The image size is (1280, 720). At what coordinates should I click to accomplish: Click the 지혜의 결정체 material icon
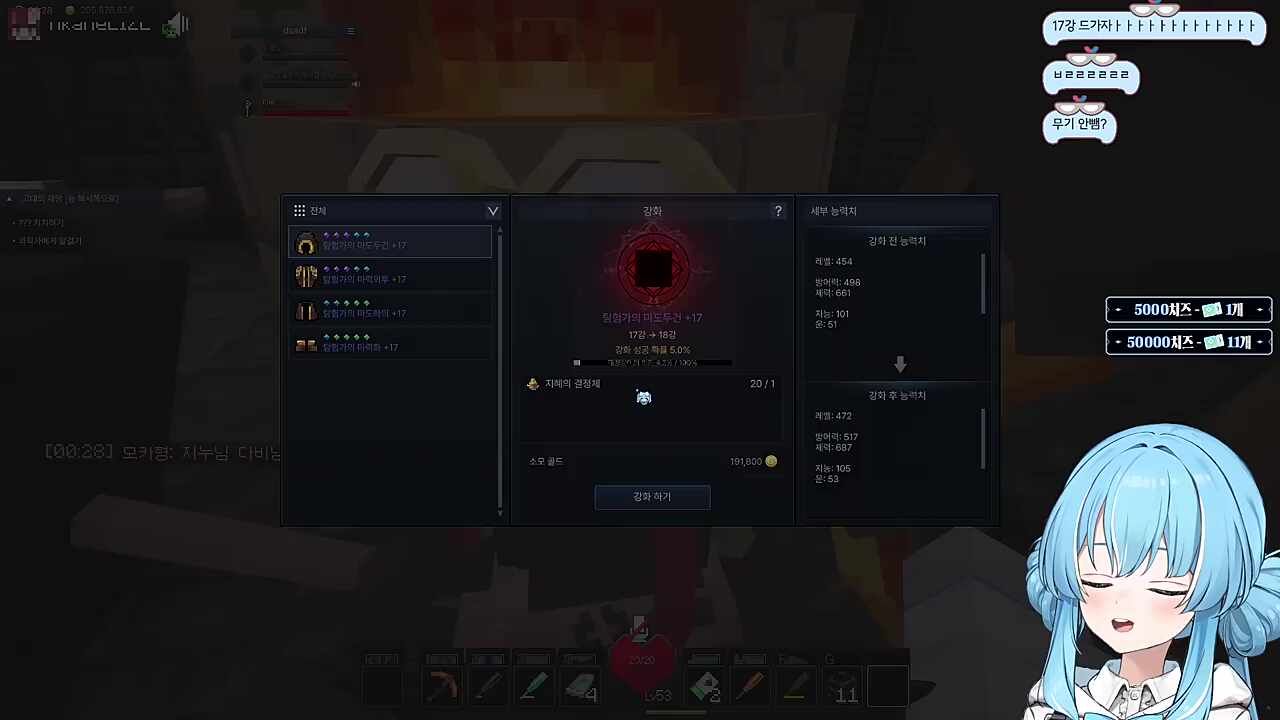tap(532, 383)
